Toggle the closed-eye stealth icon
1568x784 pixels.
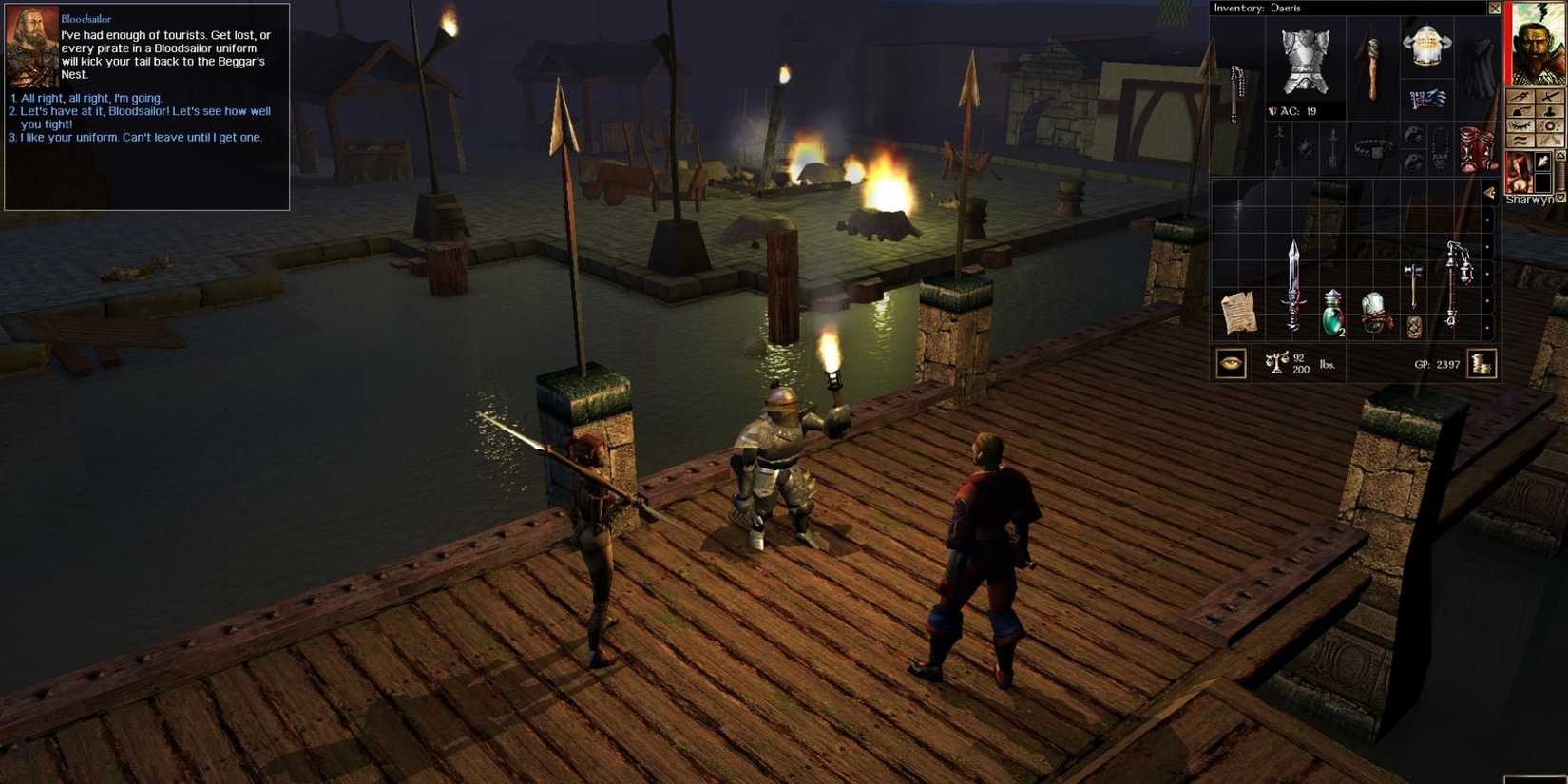coord(1520,125)
